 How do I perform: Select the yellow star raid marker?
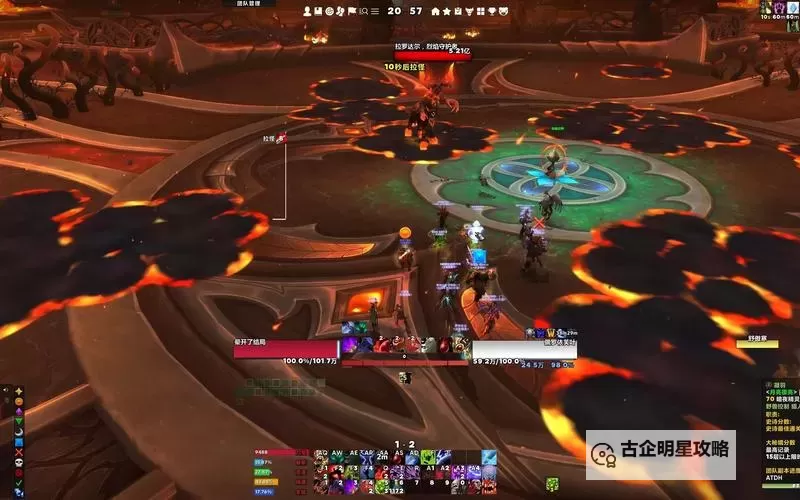click(19, 392)
